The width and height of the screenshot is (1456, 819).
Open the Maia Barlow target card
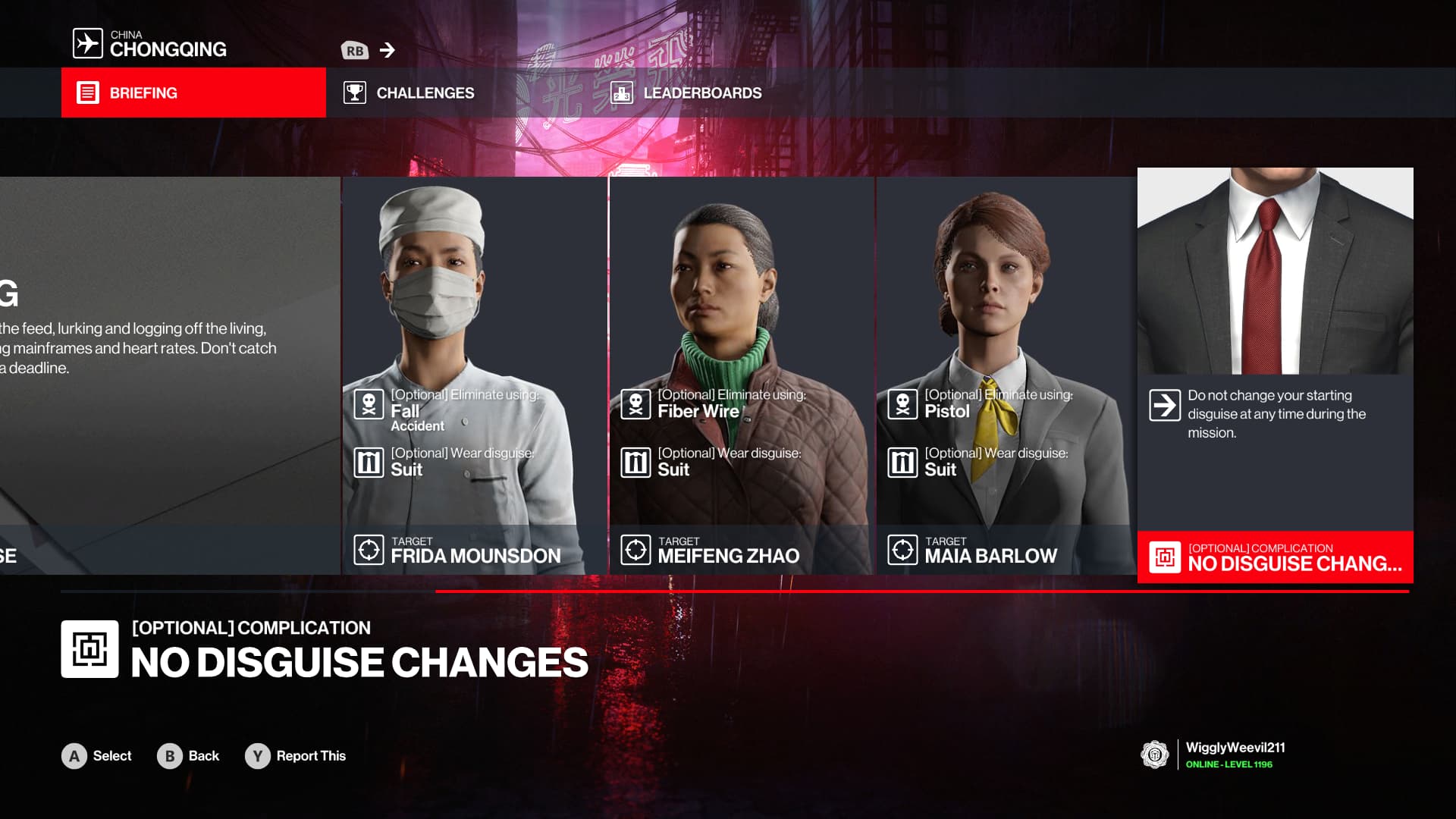tap(1006, 375)
